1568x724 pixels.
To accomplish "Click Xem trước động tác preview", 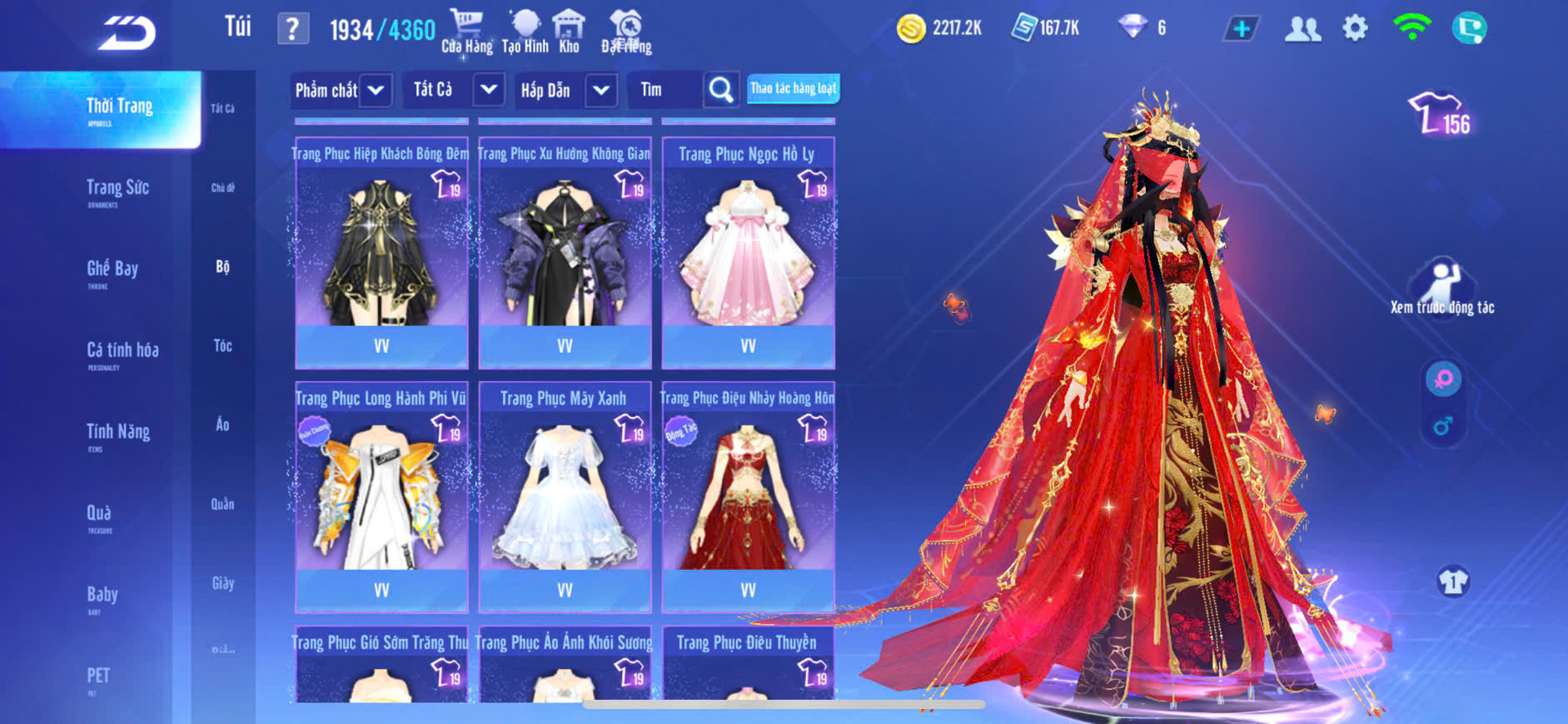I will pos(1441,287).
